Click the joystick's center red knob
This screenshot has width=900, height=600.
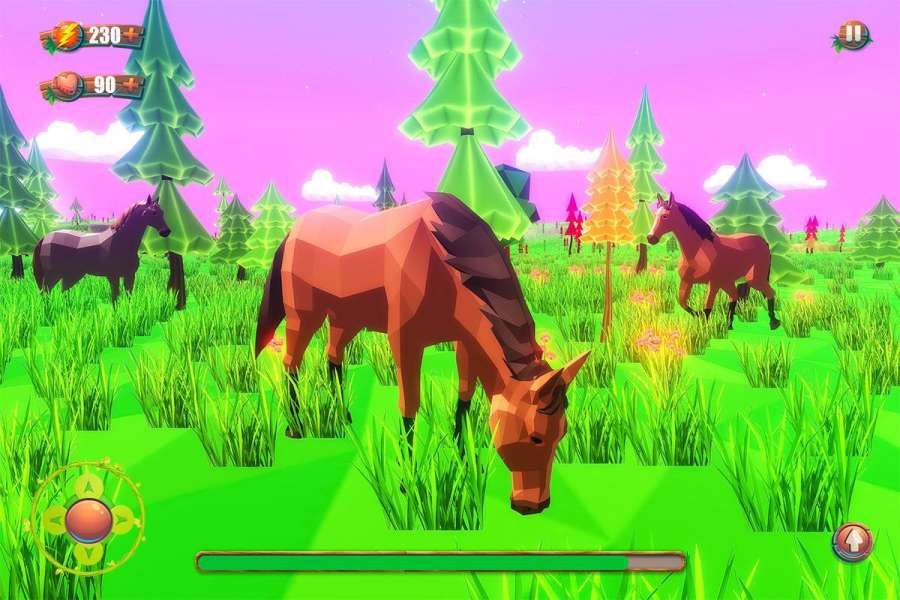click(x=88, y=519)
